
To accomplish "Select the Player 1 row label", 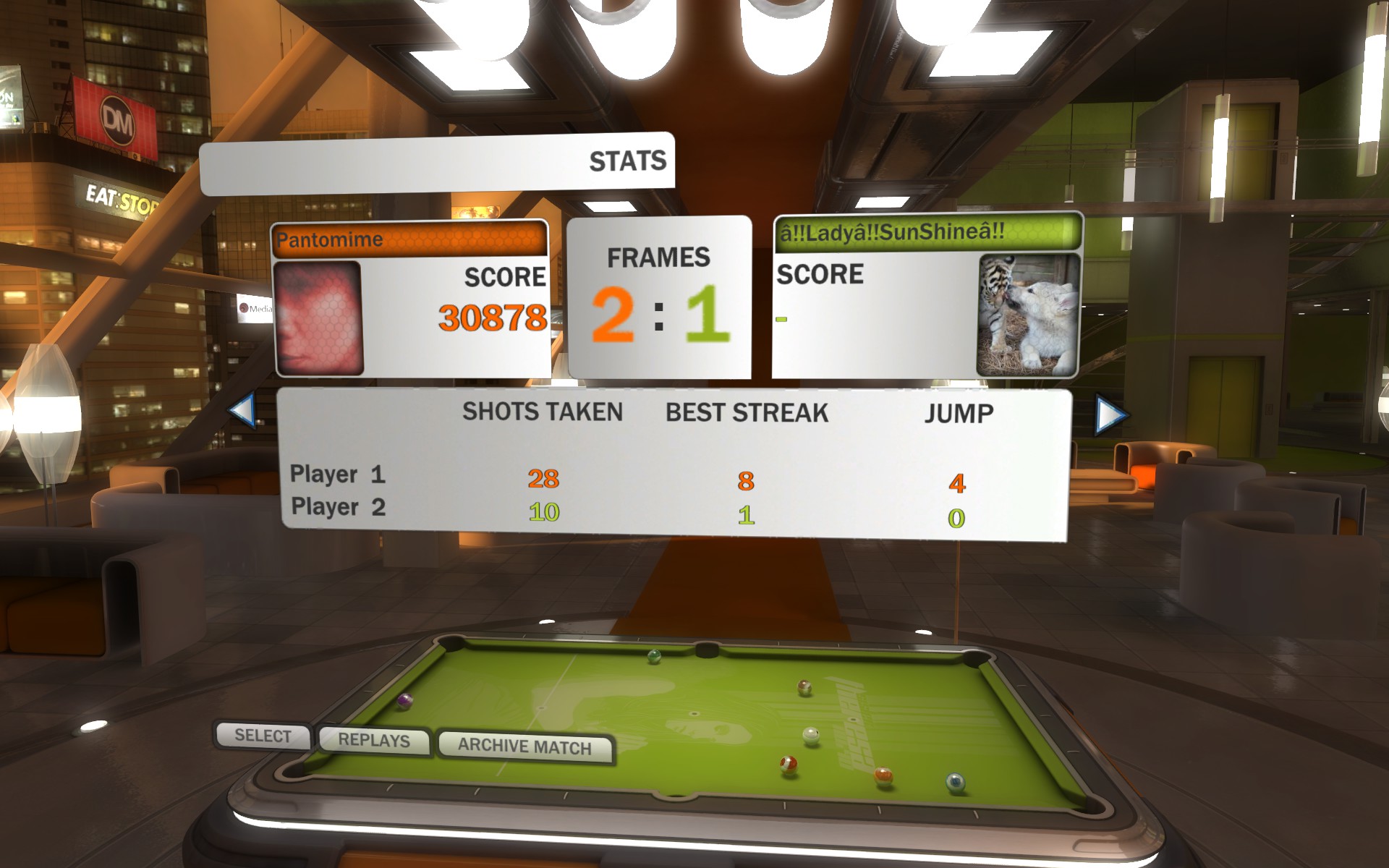I will (x=337, y=475).
